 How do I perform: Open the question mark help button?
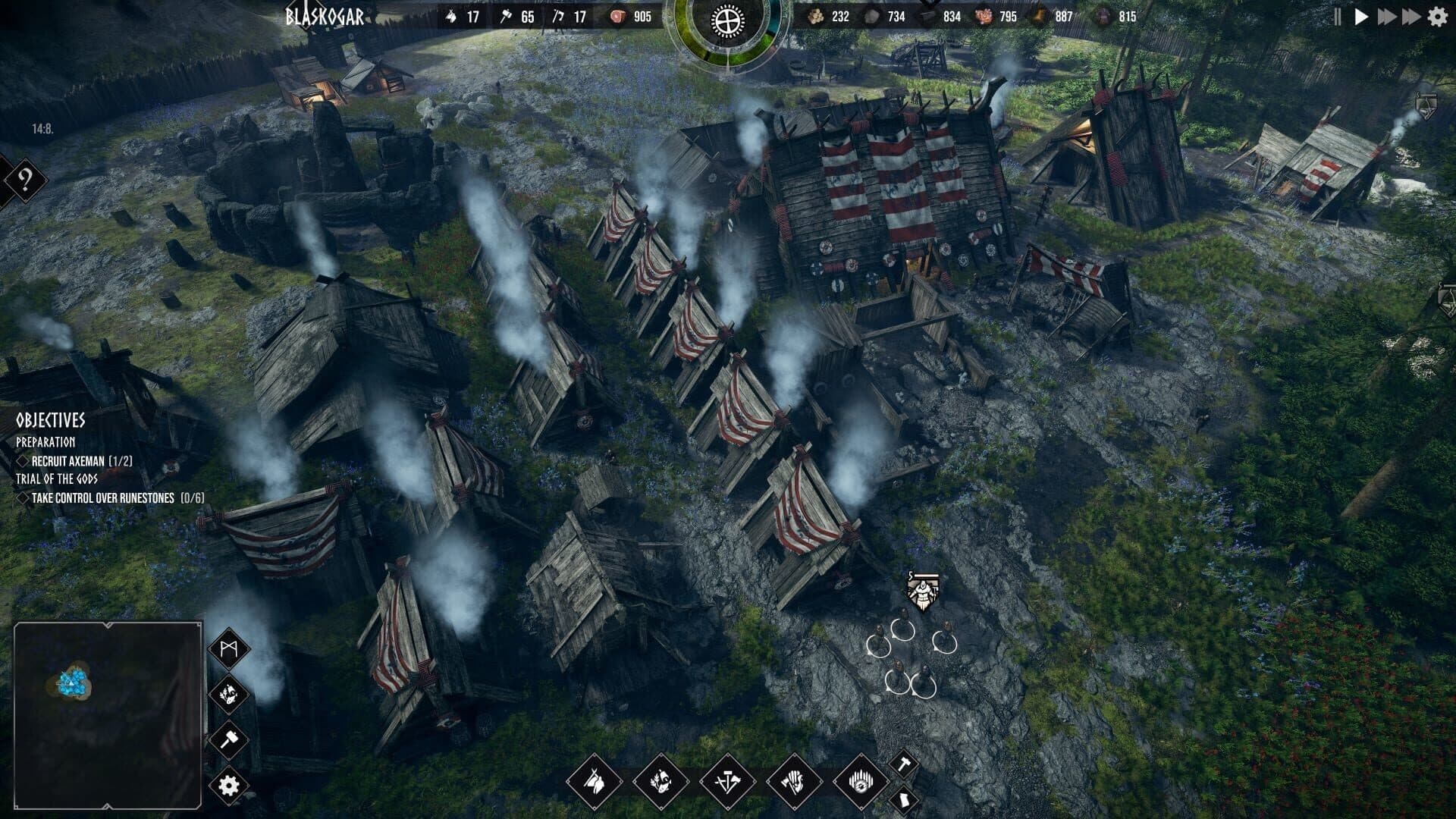coord(25,180)
